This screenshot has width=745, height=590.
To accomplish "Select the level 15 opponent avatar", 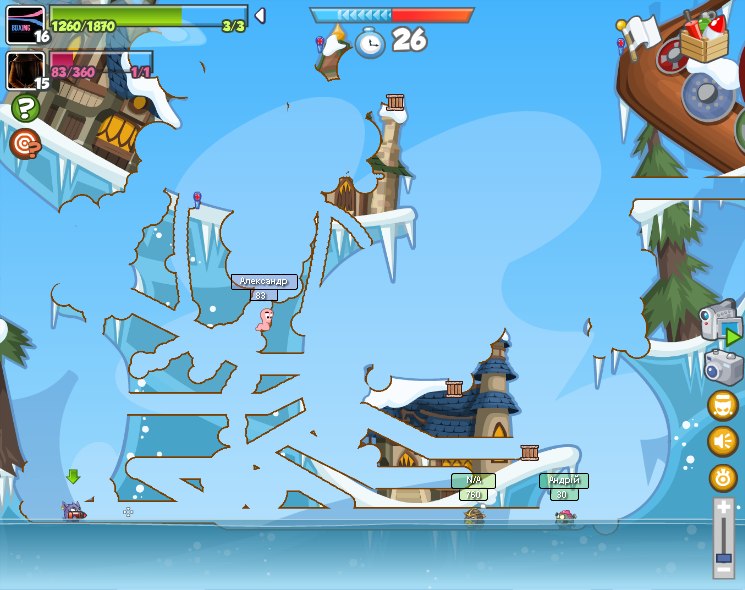I will 25,70.
